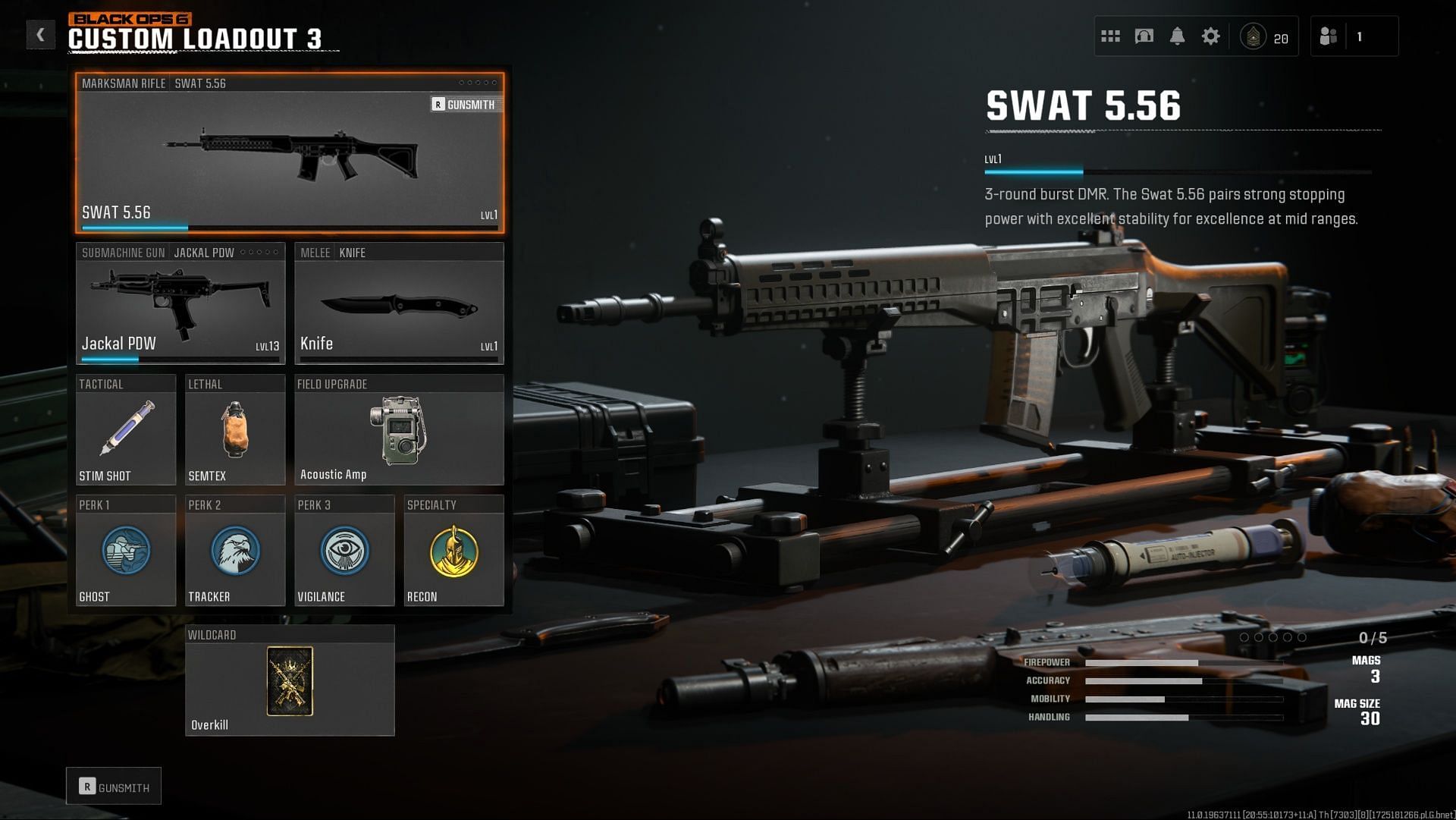1456x820 pixels.
Task: Open the Acoustic Amp field upgrade slot
Action: (x=399, y=430)
